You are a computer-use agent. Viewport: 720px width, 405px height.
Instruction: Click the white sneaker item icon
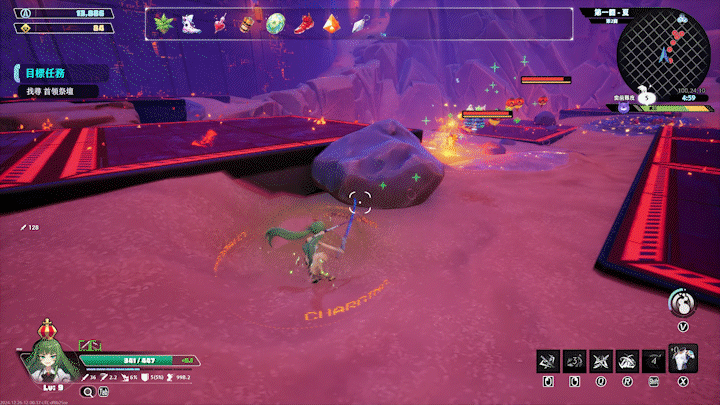[191, 23]
